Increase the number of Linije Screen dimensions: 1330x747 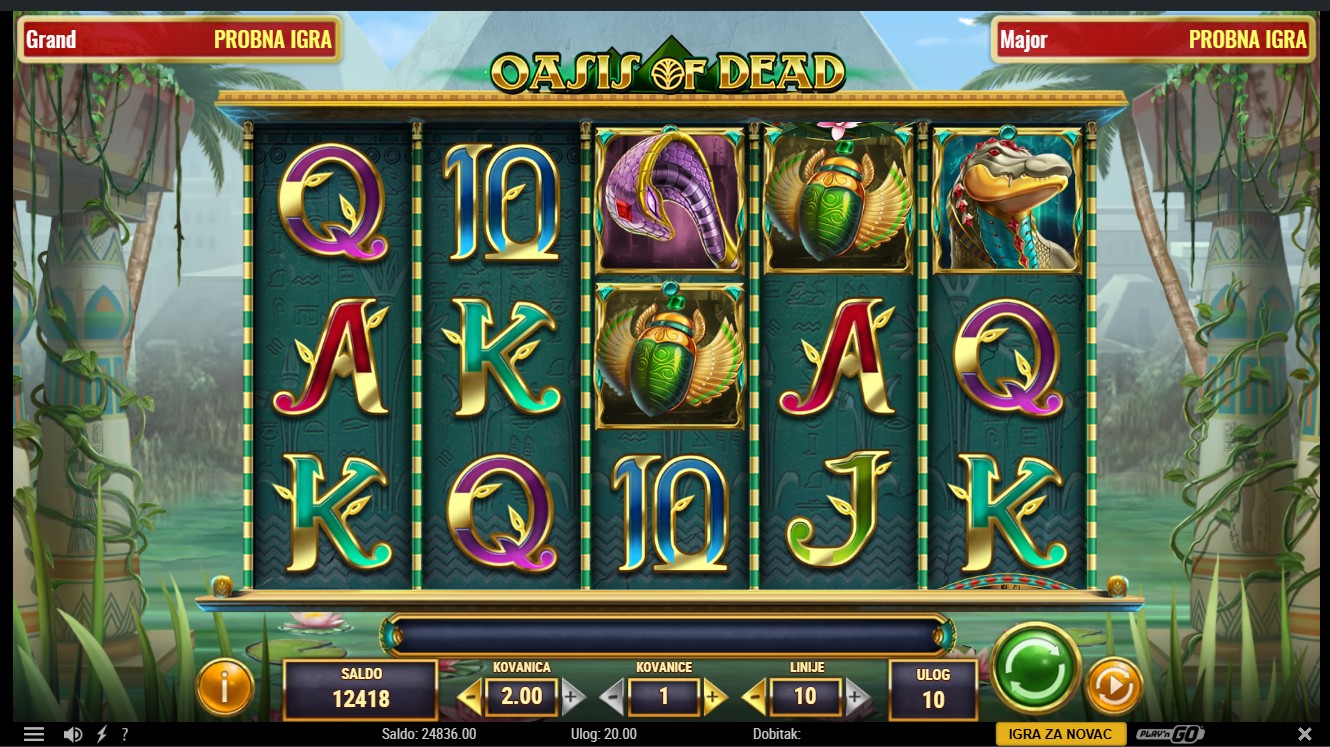pyautogui.click(x=856, y=697)
